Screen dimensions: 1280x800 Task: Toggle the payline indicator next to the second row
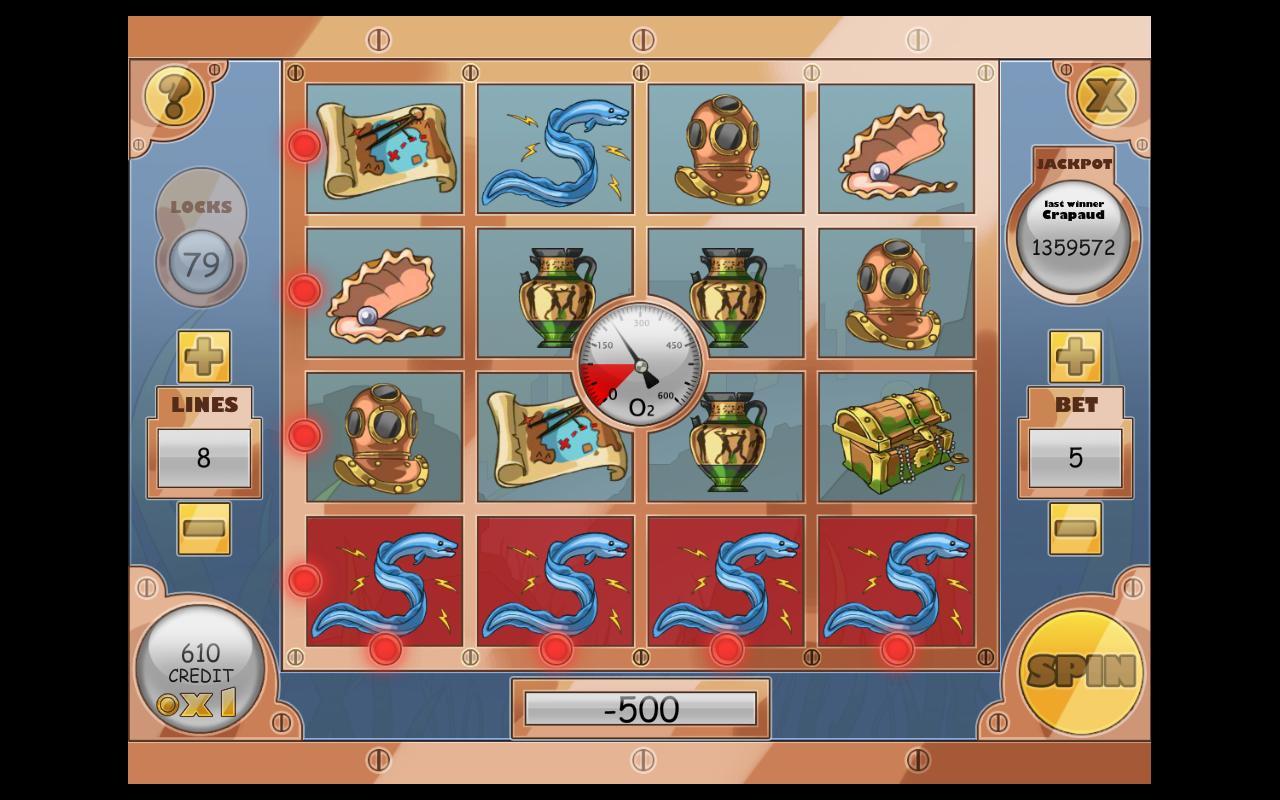(305, 291)
